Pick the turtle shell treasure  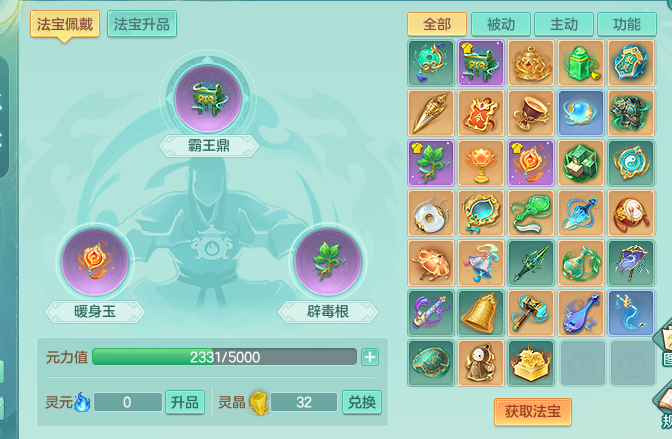coord(431,362)
